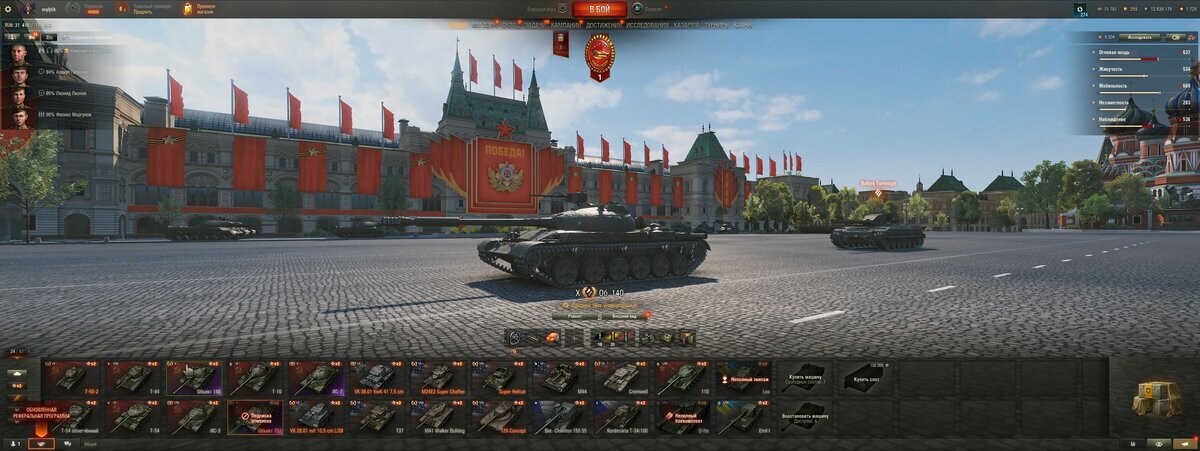Image resolution: width=1200 pixels, height=451 pixels.
Task: Click the Ремонт (repair) button below the tank
Action: coord(573,315)
